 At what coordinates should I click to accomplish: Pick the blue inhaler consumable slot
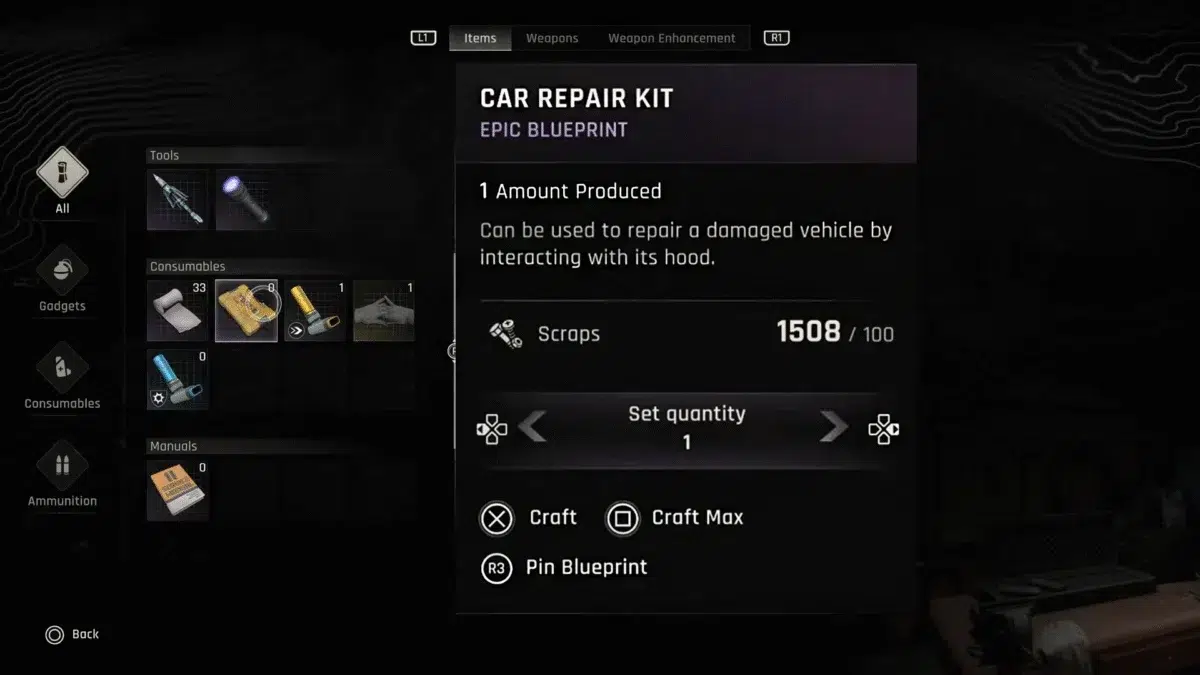tap(177, 379)
